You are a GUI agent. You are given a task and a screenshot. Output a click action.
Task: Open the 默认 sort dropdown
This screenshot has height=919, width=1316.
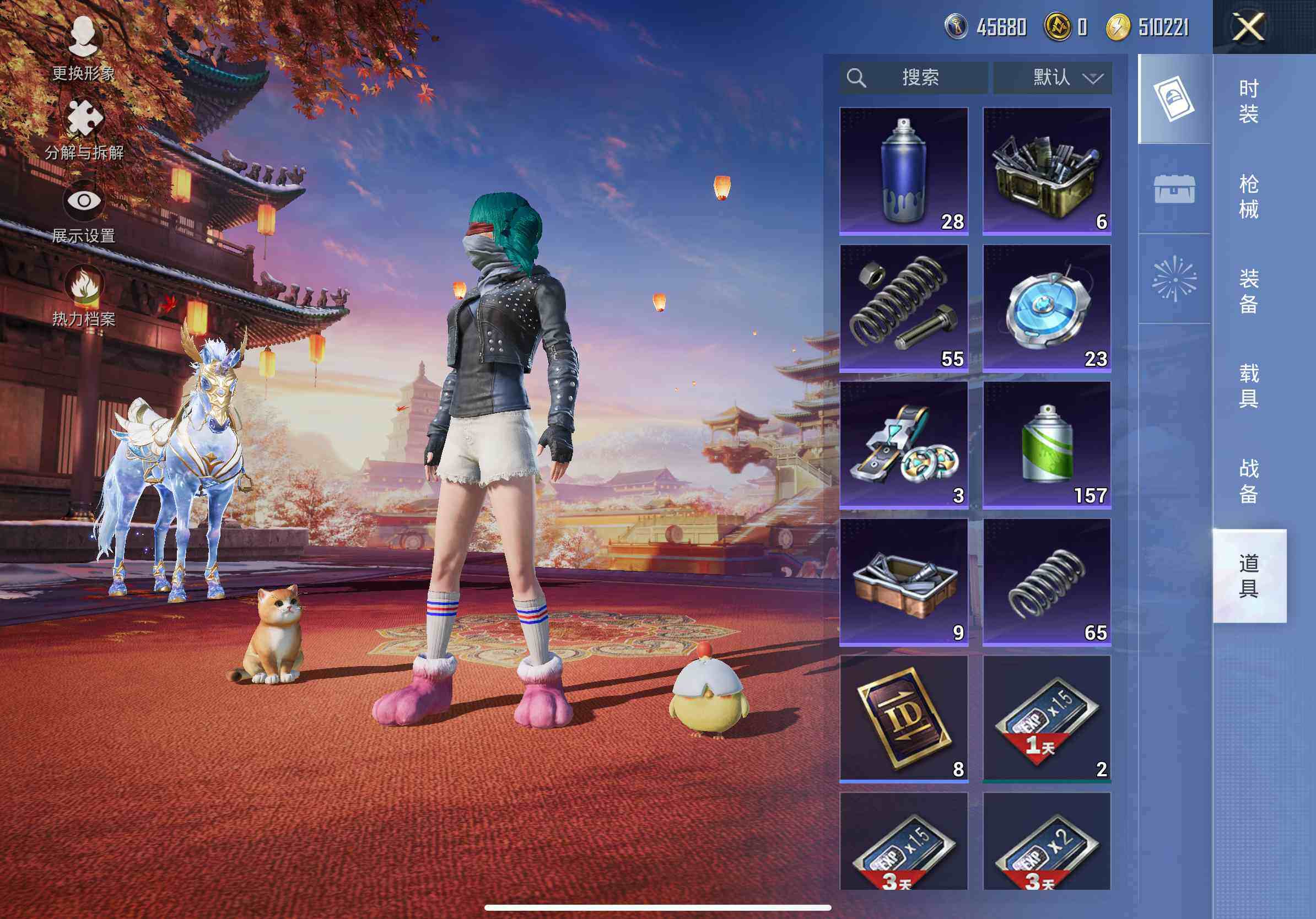(1053, 77)
